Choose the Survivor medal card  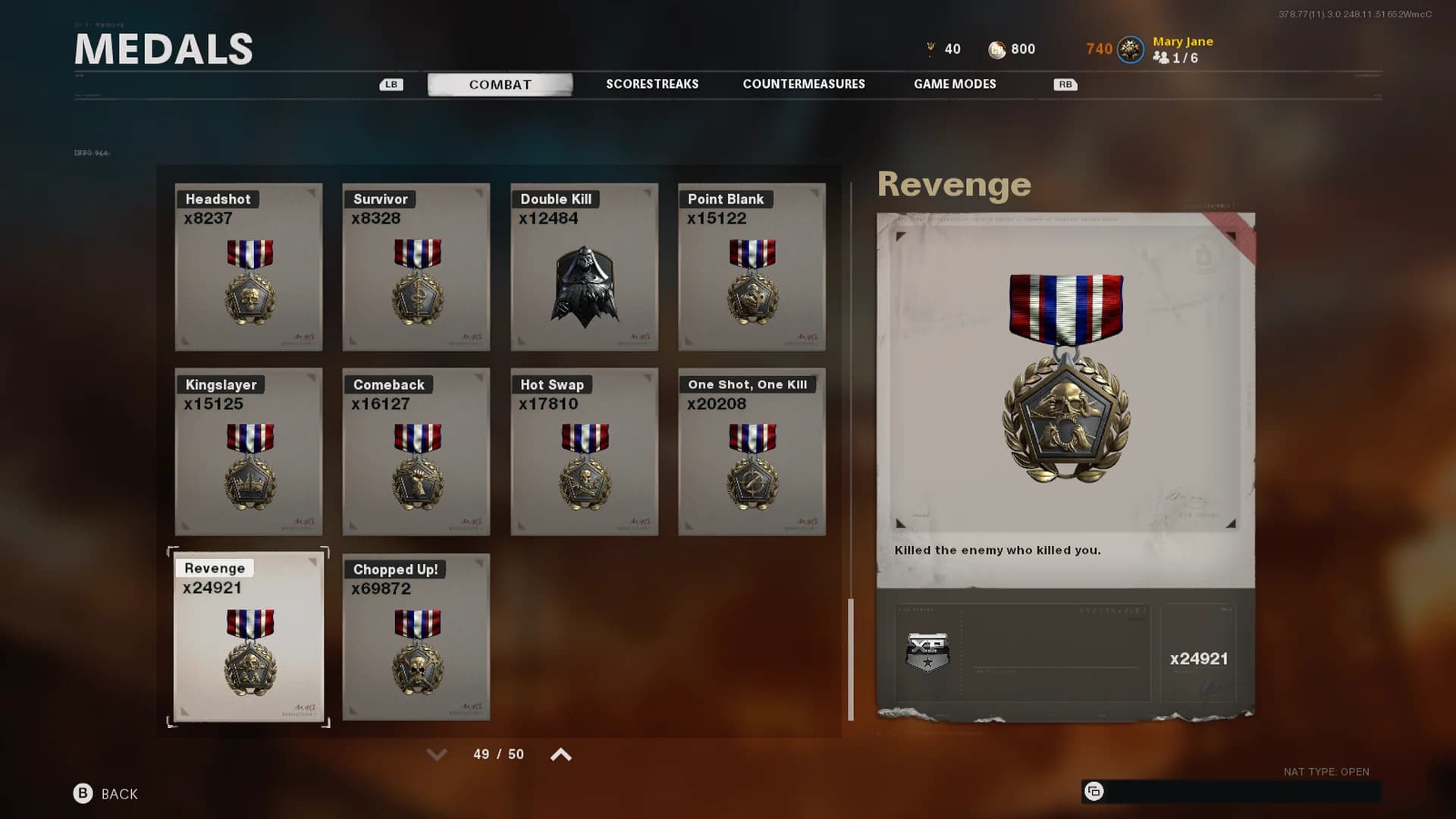(x=416, y=267)
